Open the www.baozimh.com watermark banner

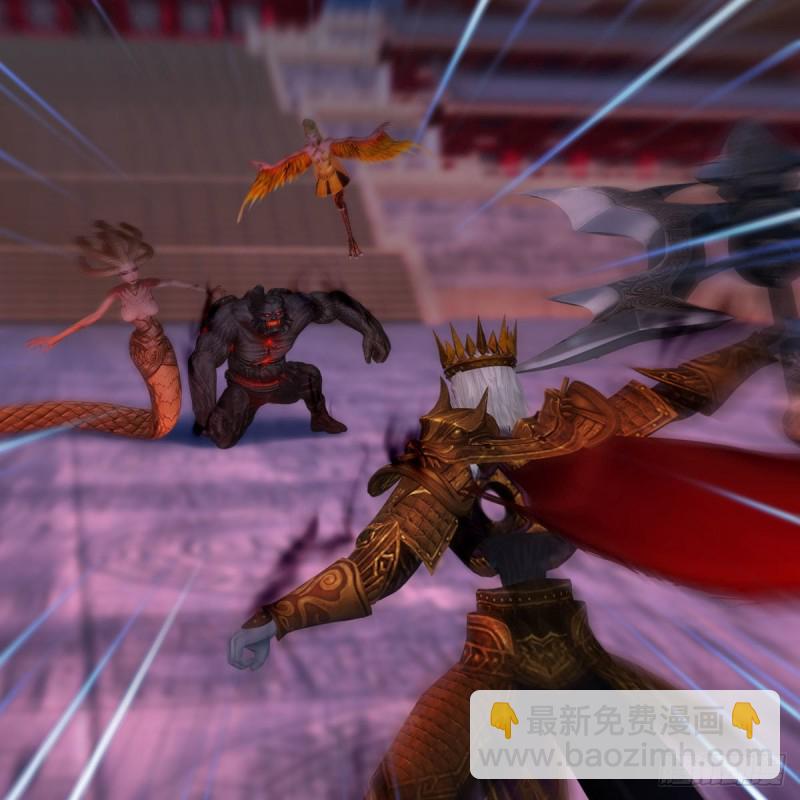(624, 735)
